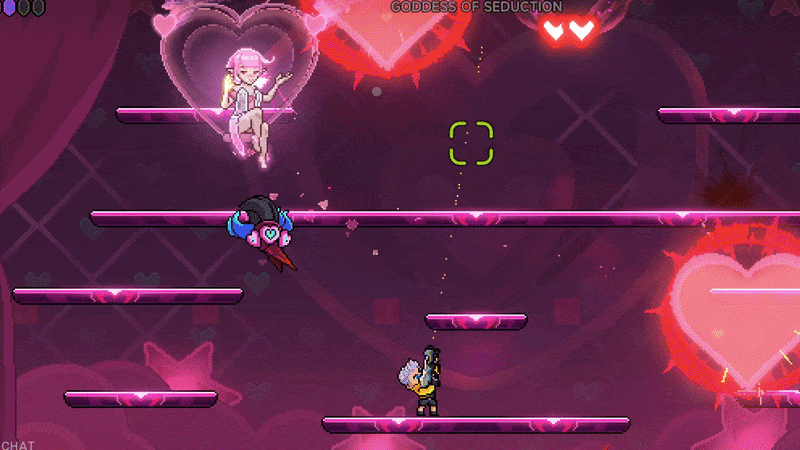The height and width of the screenshot is (450, 800).
Task: Open the CHAT box
Action: (x=17, y=443)
